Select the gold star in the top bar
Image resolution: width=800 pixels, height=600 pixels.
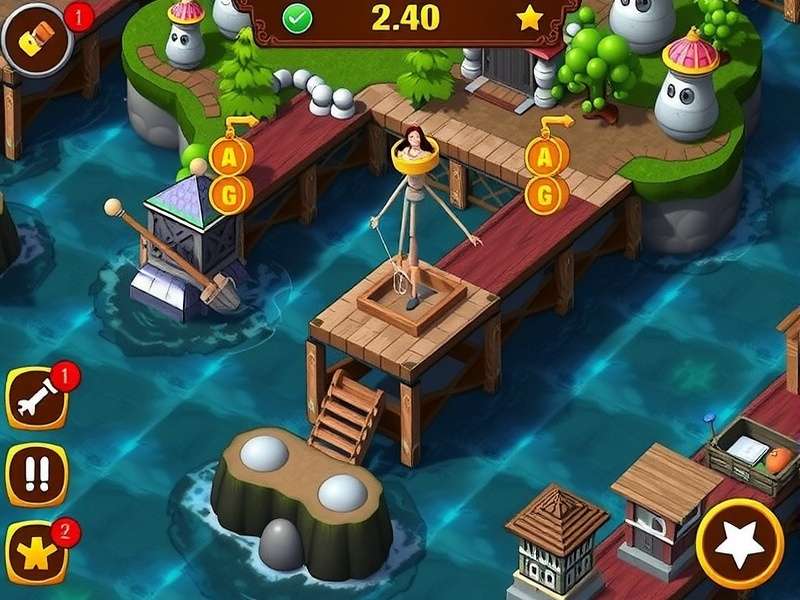pyautogui.click(x=530, y=17)
